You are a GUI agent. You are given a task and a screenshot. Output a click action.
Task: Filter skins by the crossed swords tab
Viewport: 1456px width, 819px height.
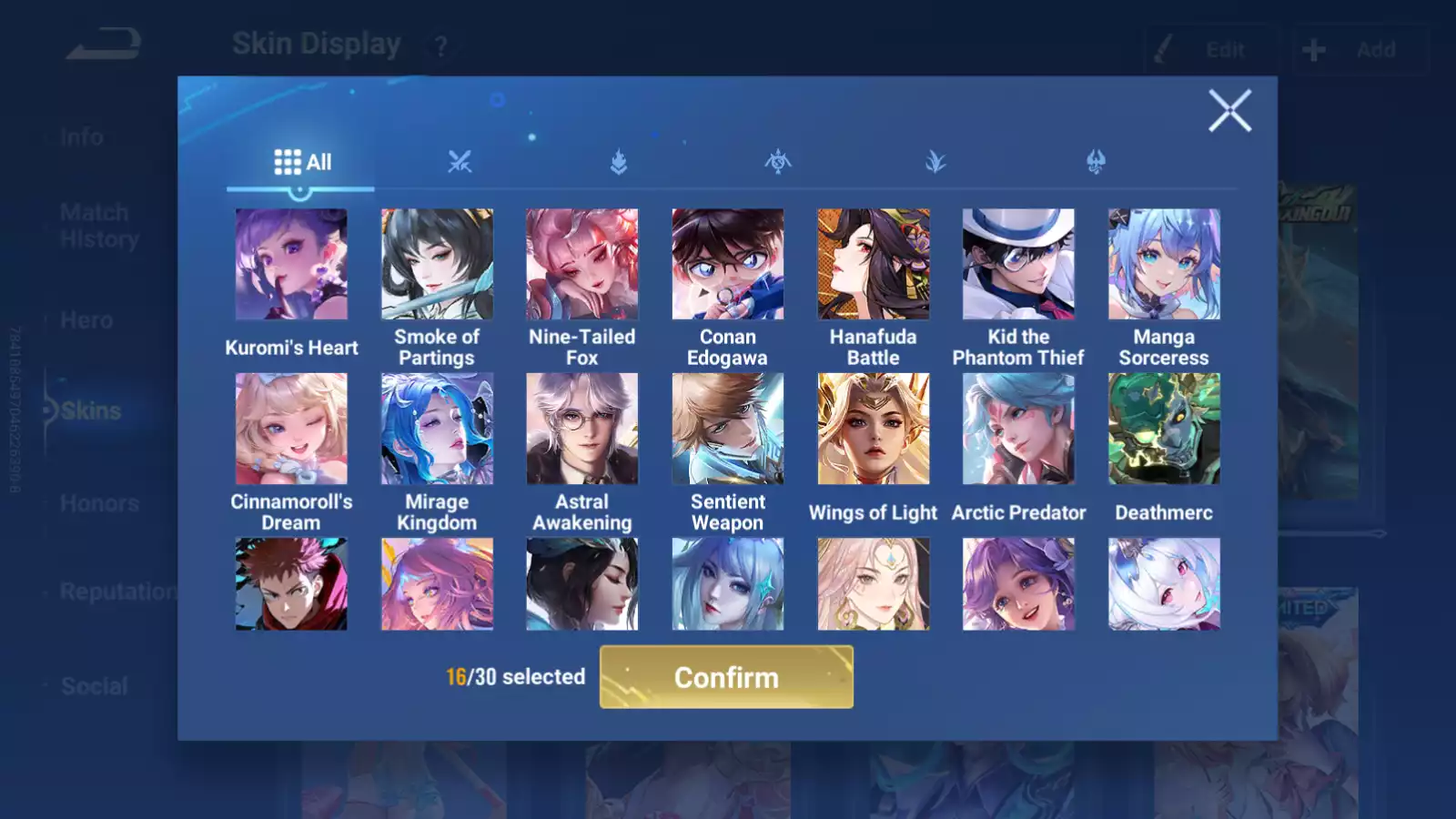[x=460, y=163]
